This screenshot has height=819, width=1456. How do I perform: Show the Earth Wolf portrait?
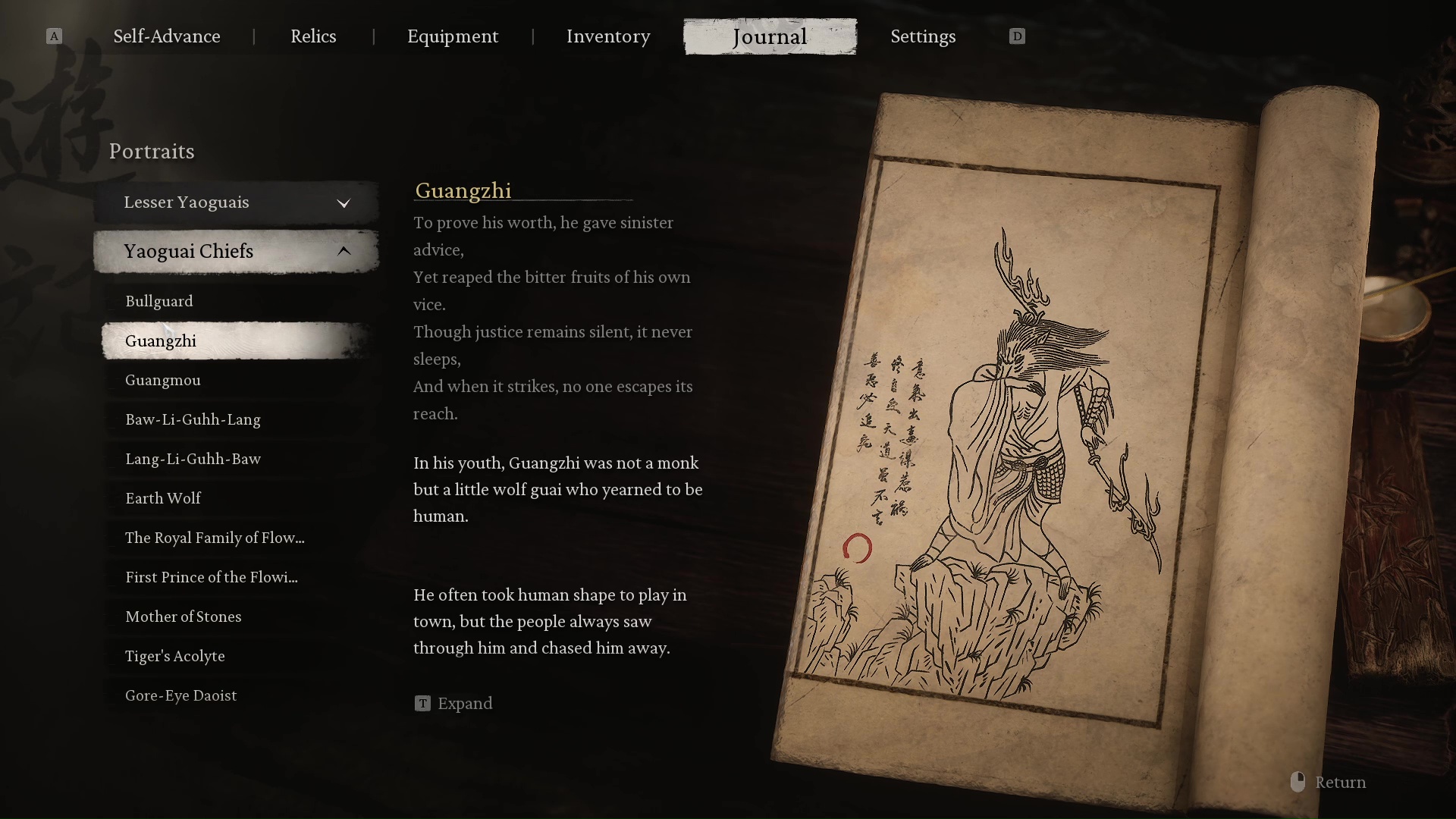point(163,498)
